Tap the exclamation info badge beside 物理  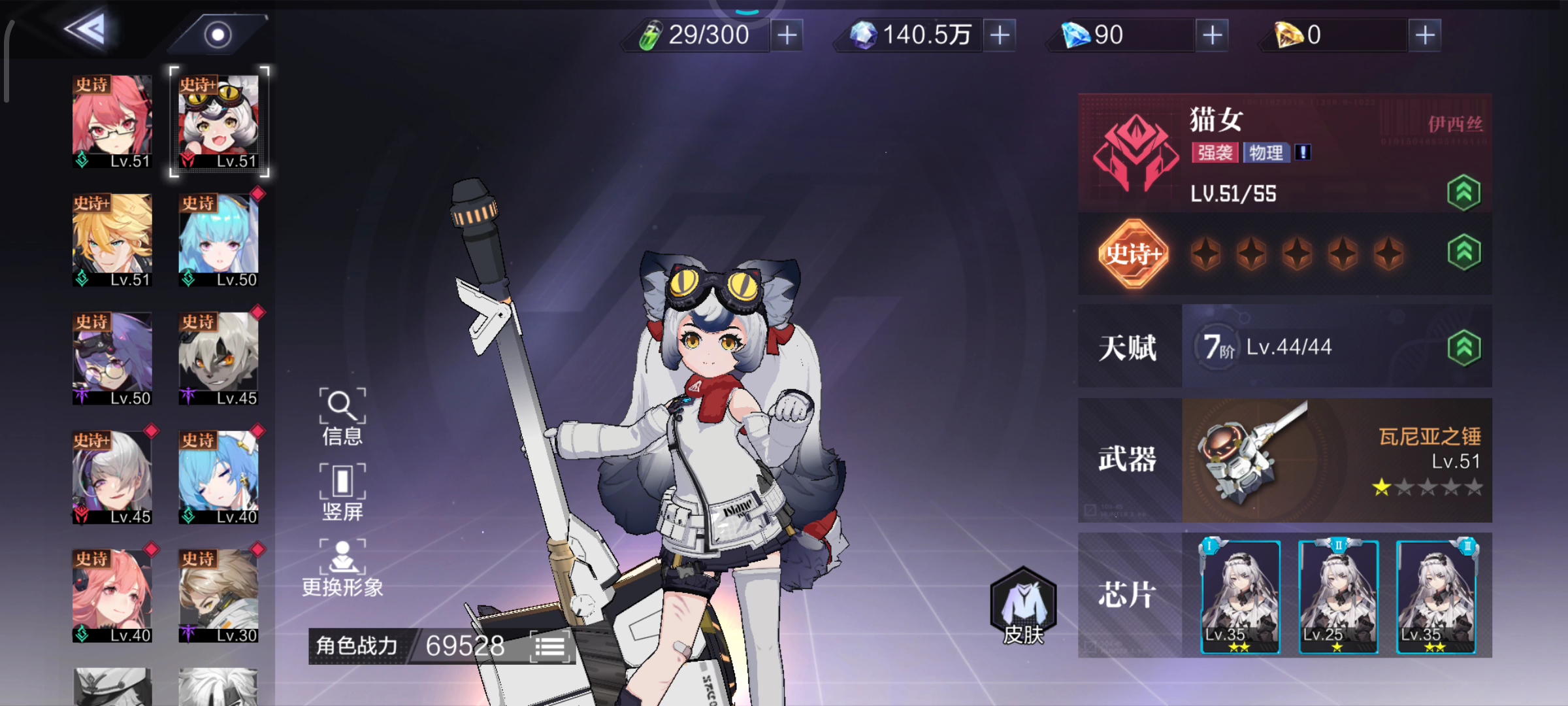coord(1303,152)
